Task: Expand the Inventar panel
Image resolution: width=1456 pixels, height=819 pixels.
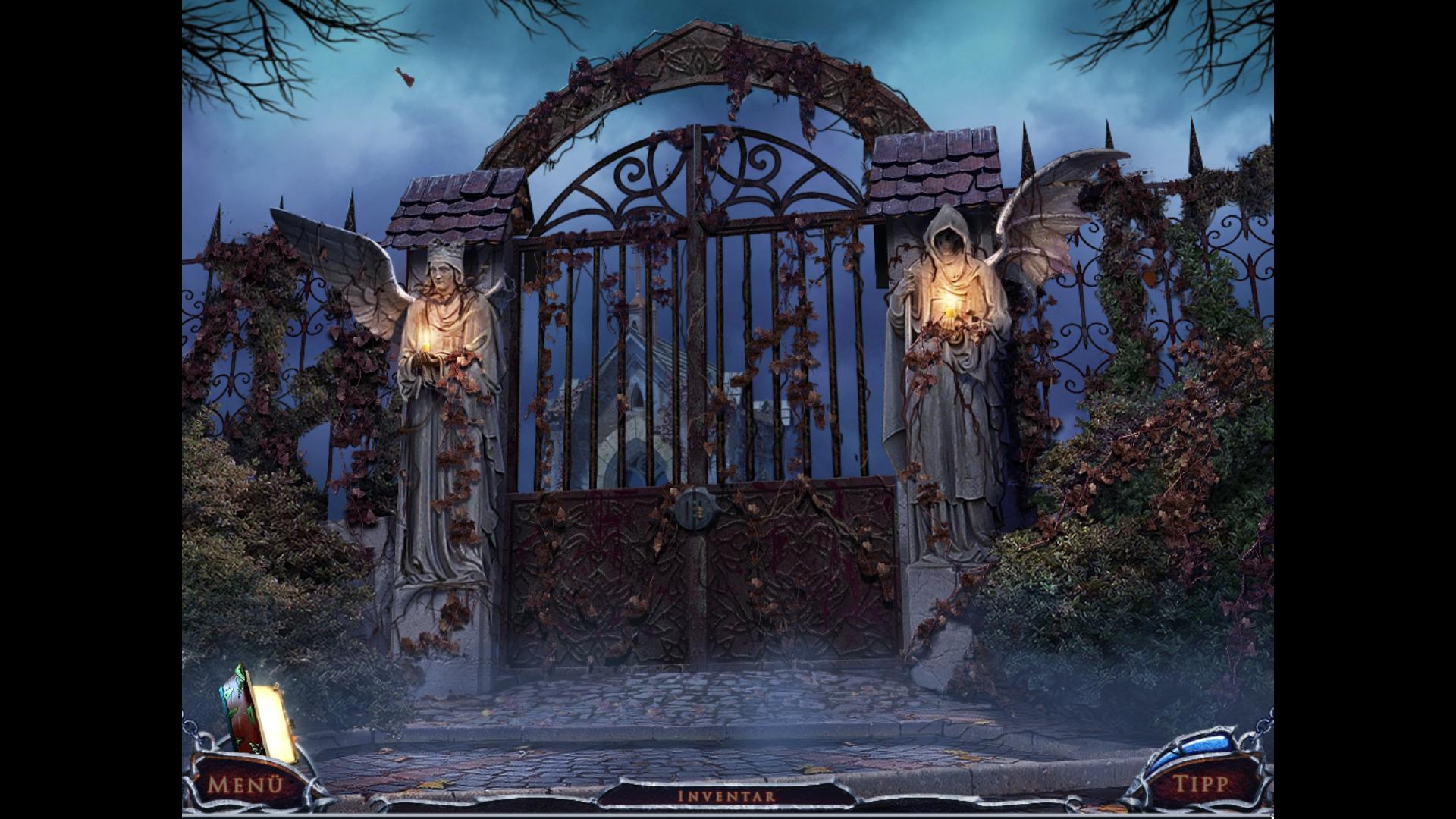Action: 726,795
